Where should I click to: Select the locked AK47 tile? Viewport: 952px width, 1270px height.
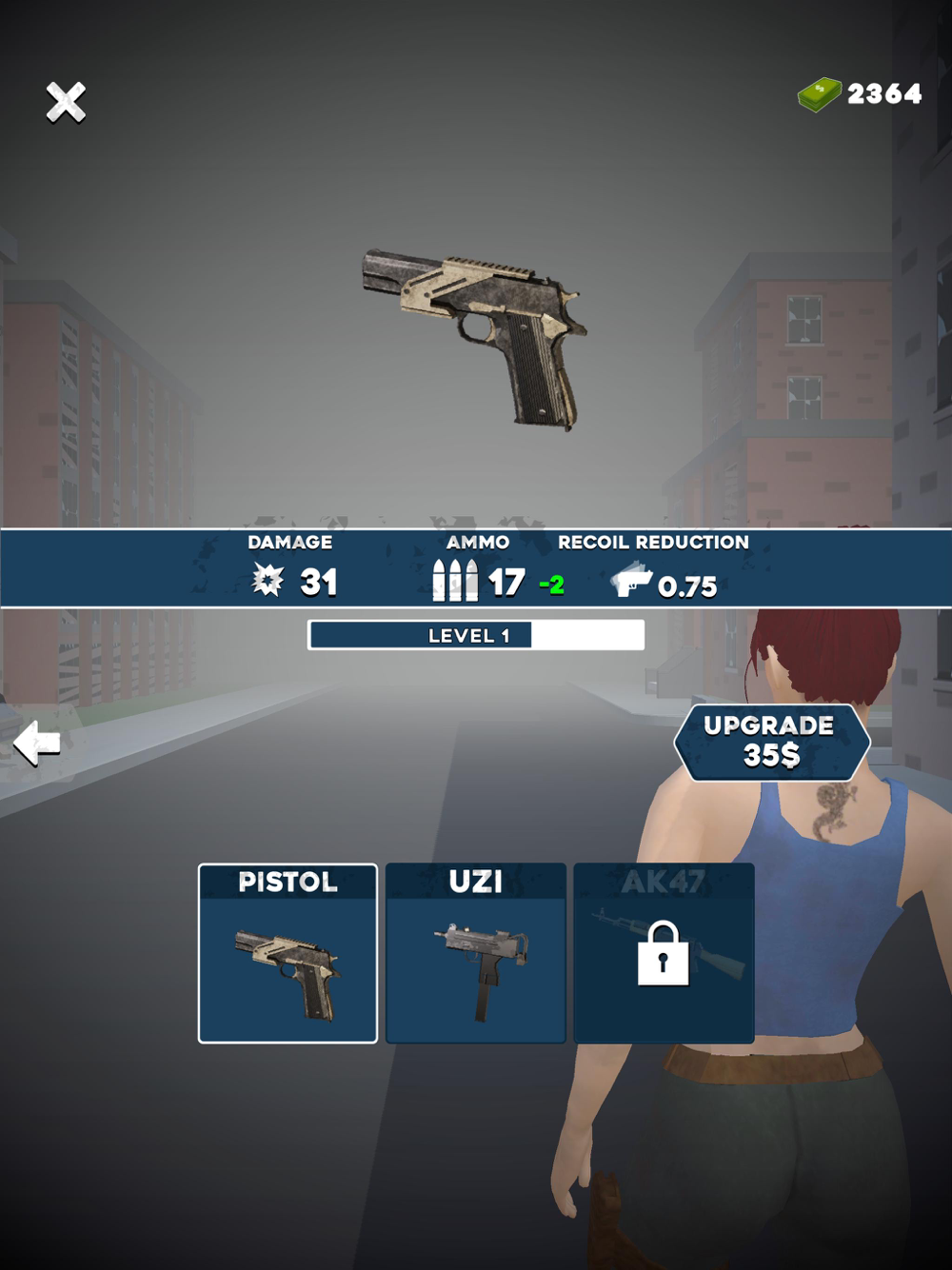664,953
